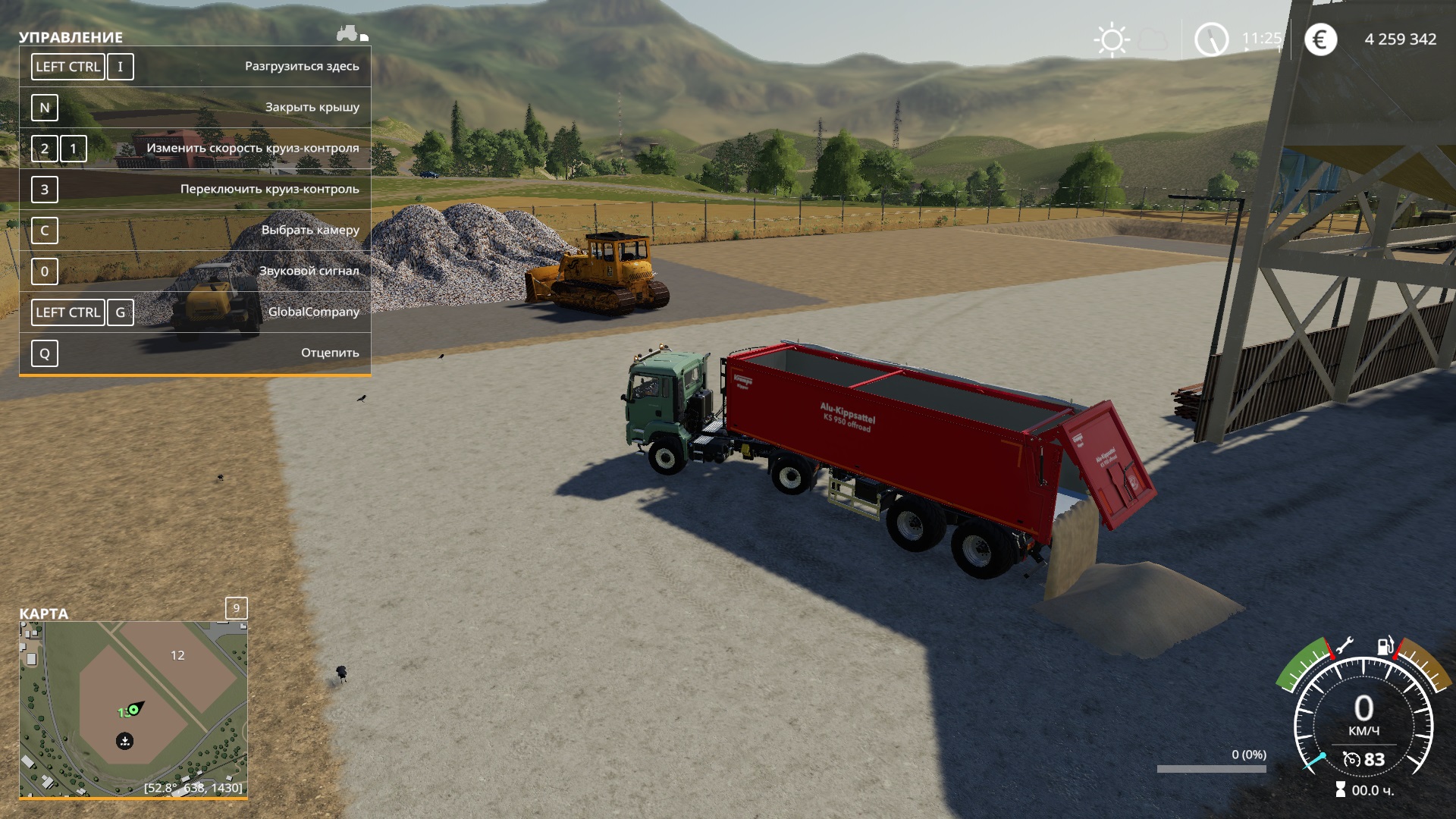Select the black round marker on the minimap

tap(125, 741)
